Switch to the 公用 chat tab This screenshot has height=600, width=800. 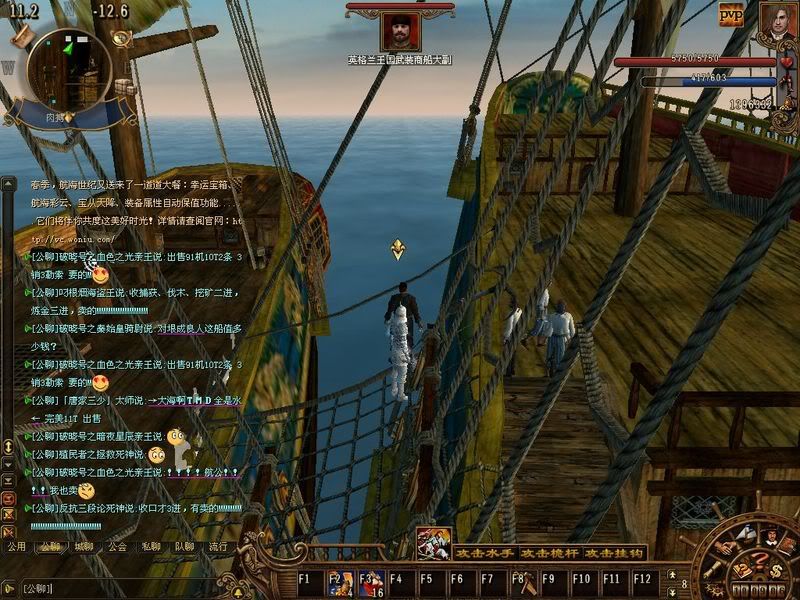click(x=16, y=547)
